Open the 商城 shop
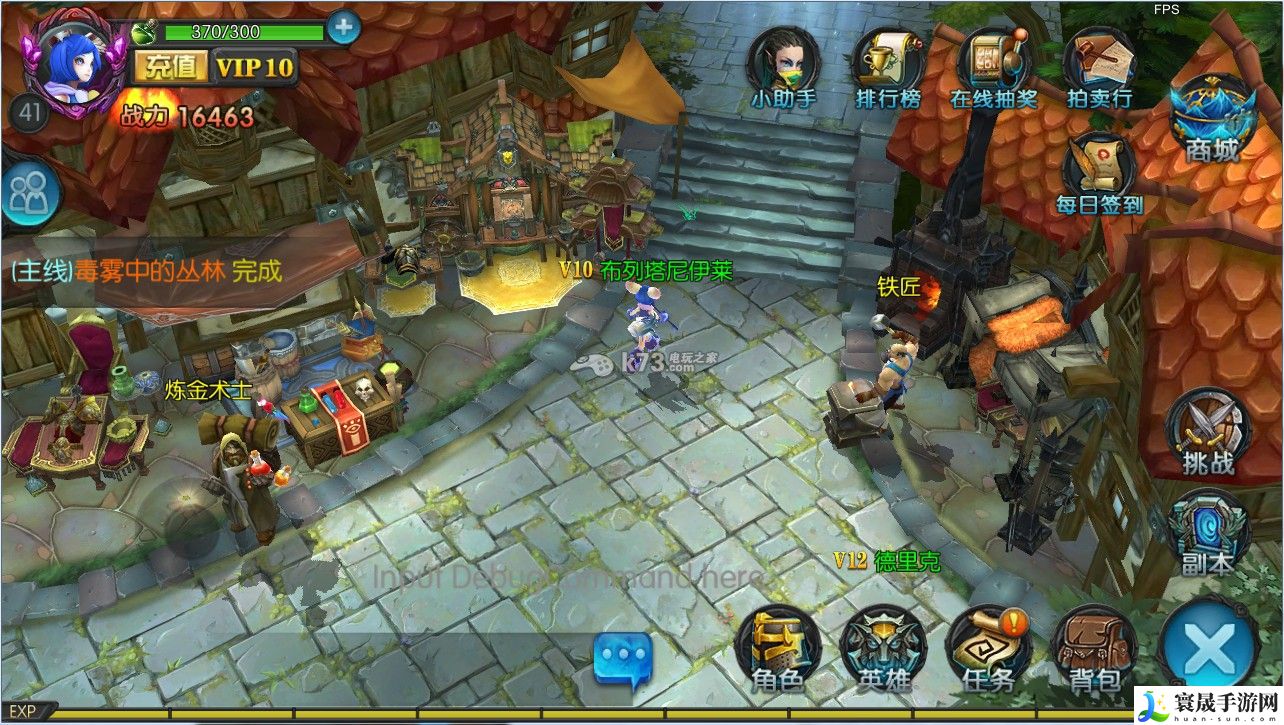Screen dimensions: 1284x725 pos(1212,117)
